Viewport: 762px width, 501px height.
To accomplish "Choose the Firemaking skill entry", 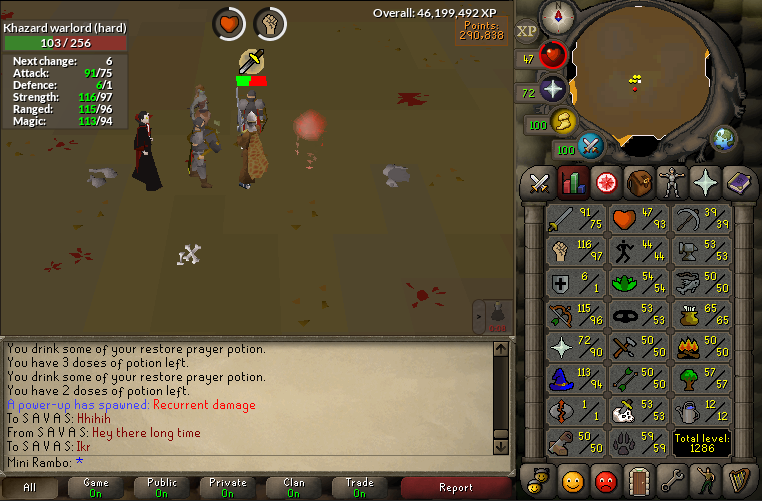I will [x=702, y=347].
